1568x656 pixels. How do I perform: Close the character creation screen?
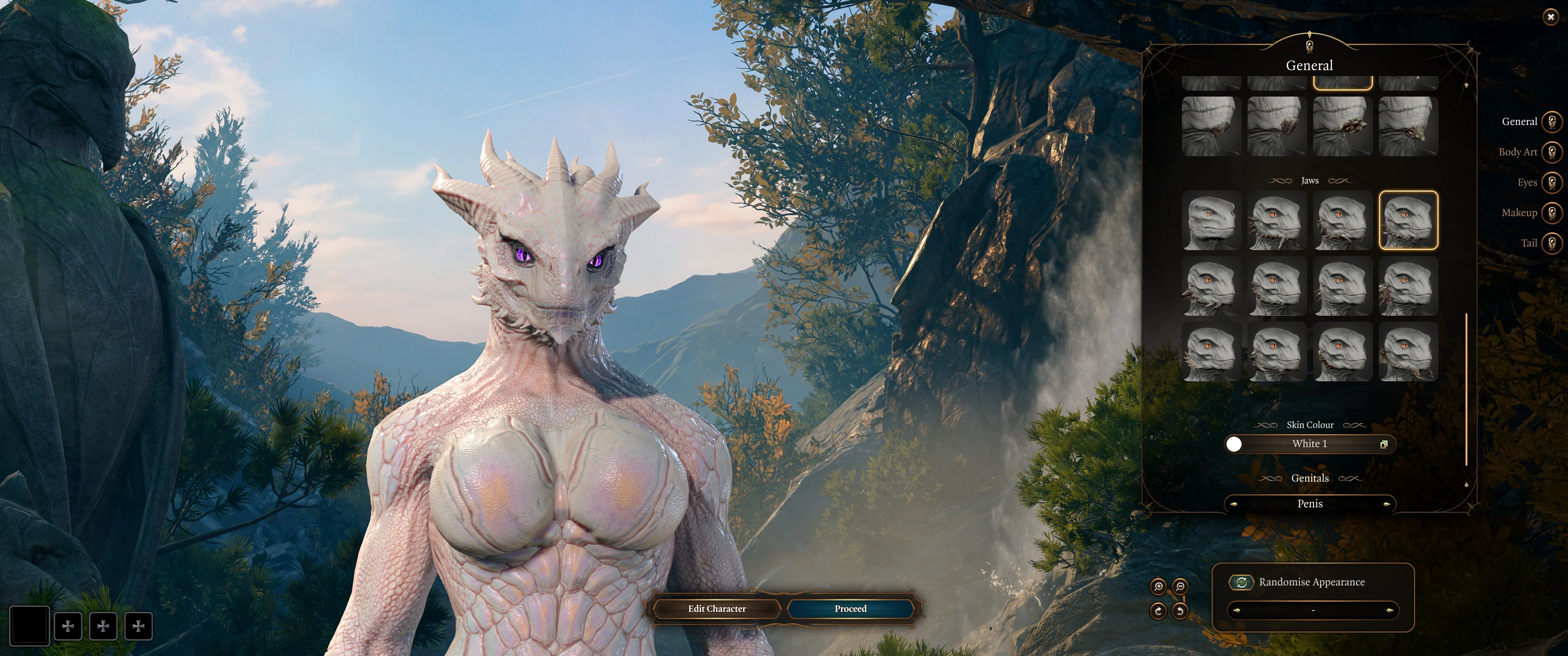click(x=1550, y=17)
